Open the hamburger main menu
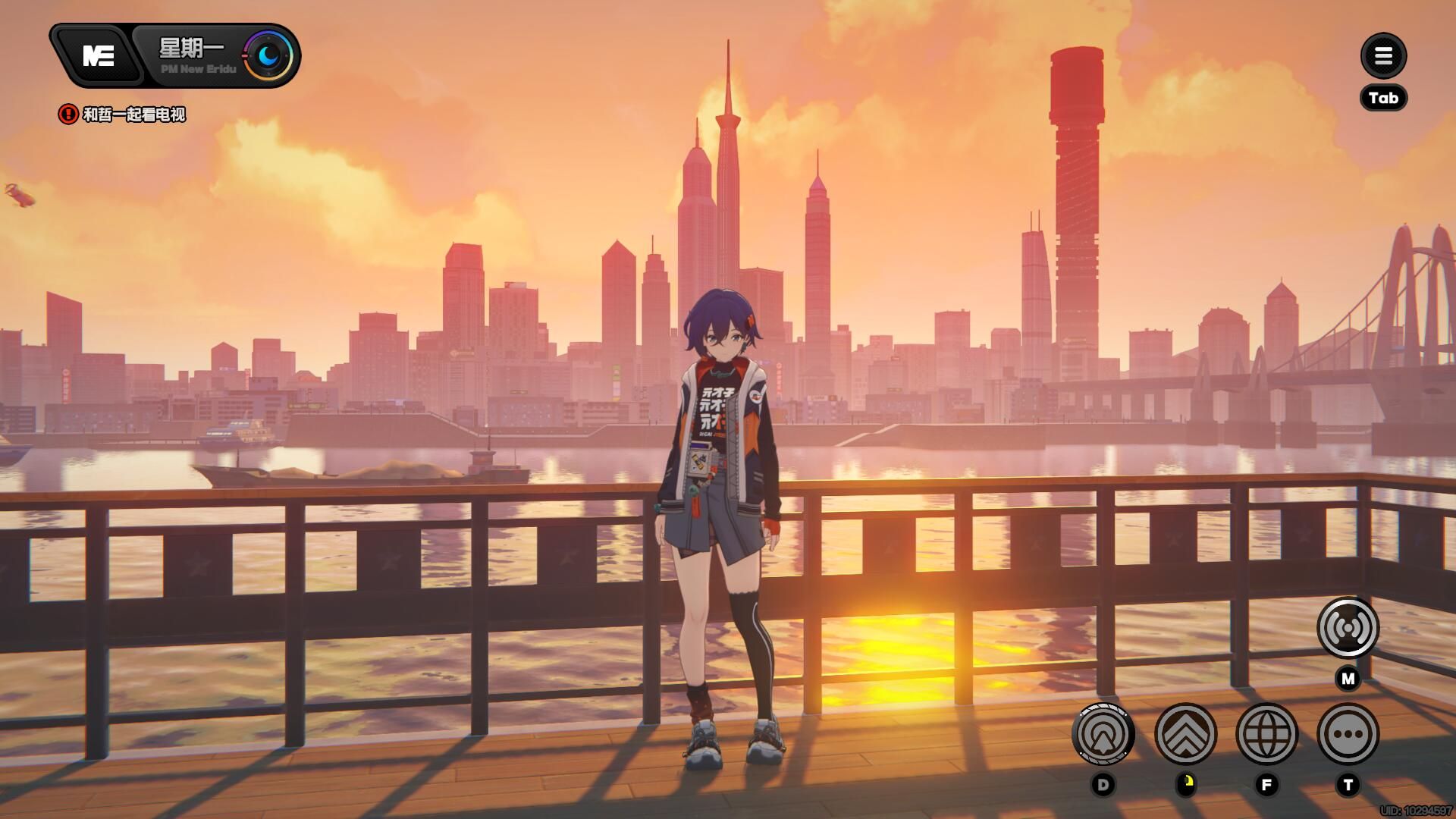This screenshot has height=819, width=1456. click(x=1383, y=55)
